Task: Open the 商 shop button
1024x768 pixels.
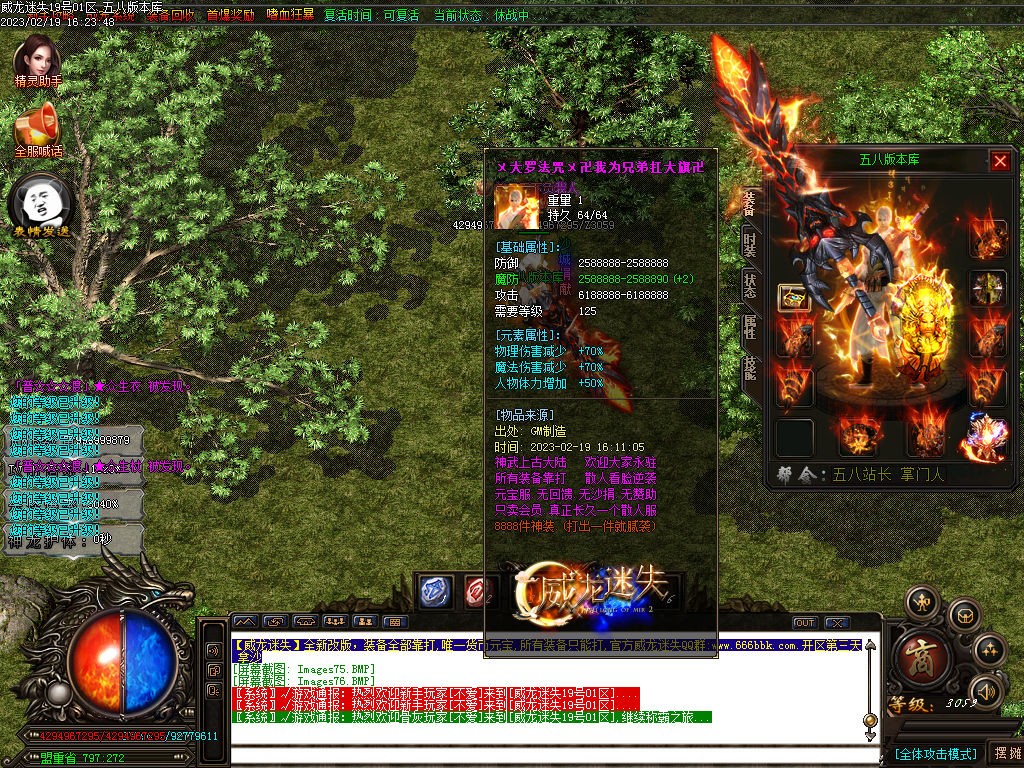Action: coord(916,656)
